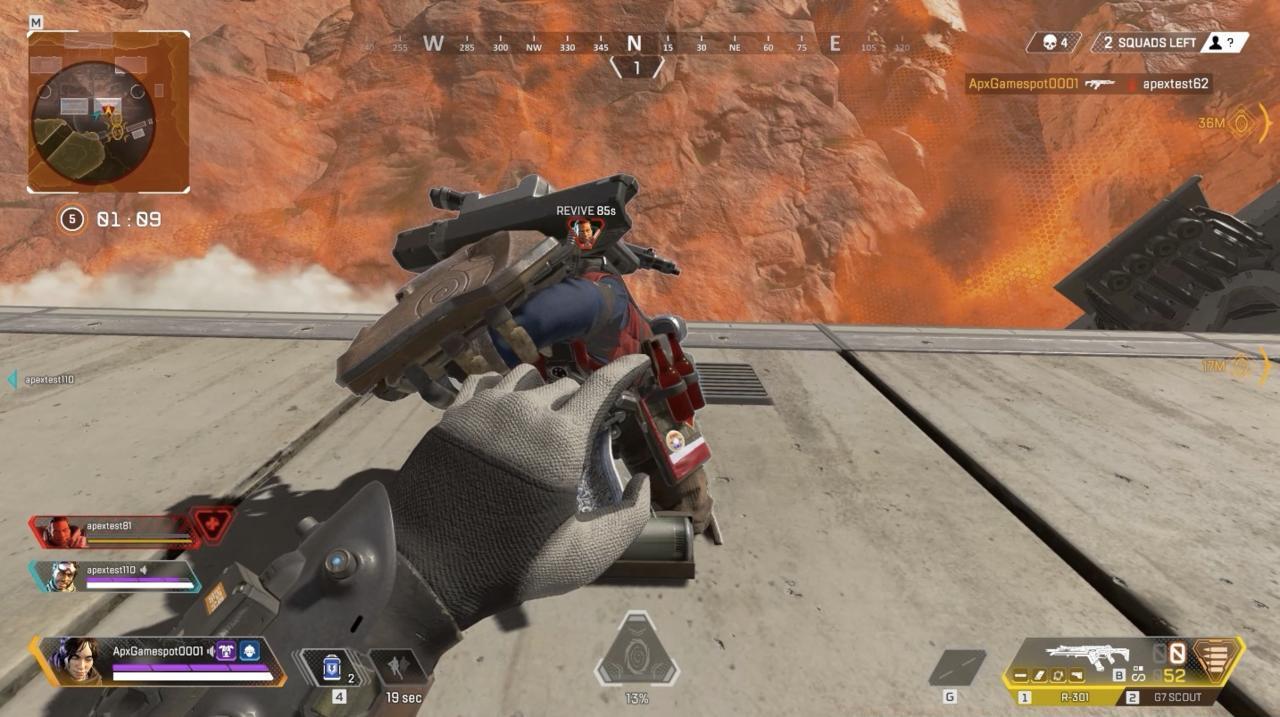Image resolution: width=1280 pixels, height=717 pixels.
Task: Select teammate apextest81's portrait
Action: [61, 531]
